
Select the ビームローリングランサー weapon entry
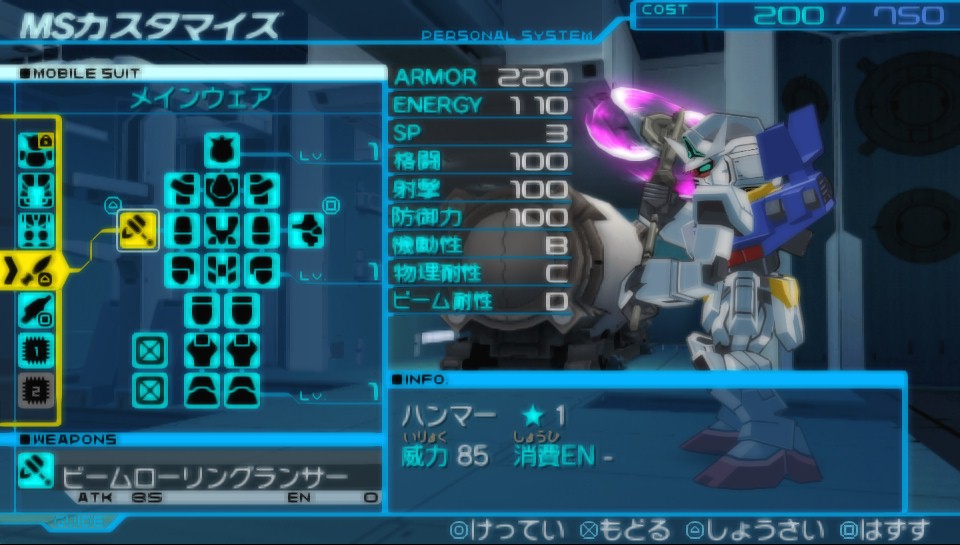point(200,477)
